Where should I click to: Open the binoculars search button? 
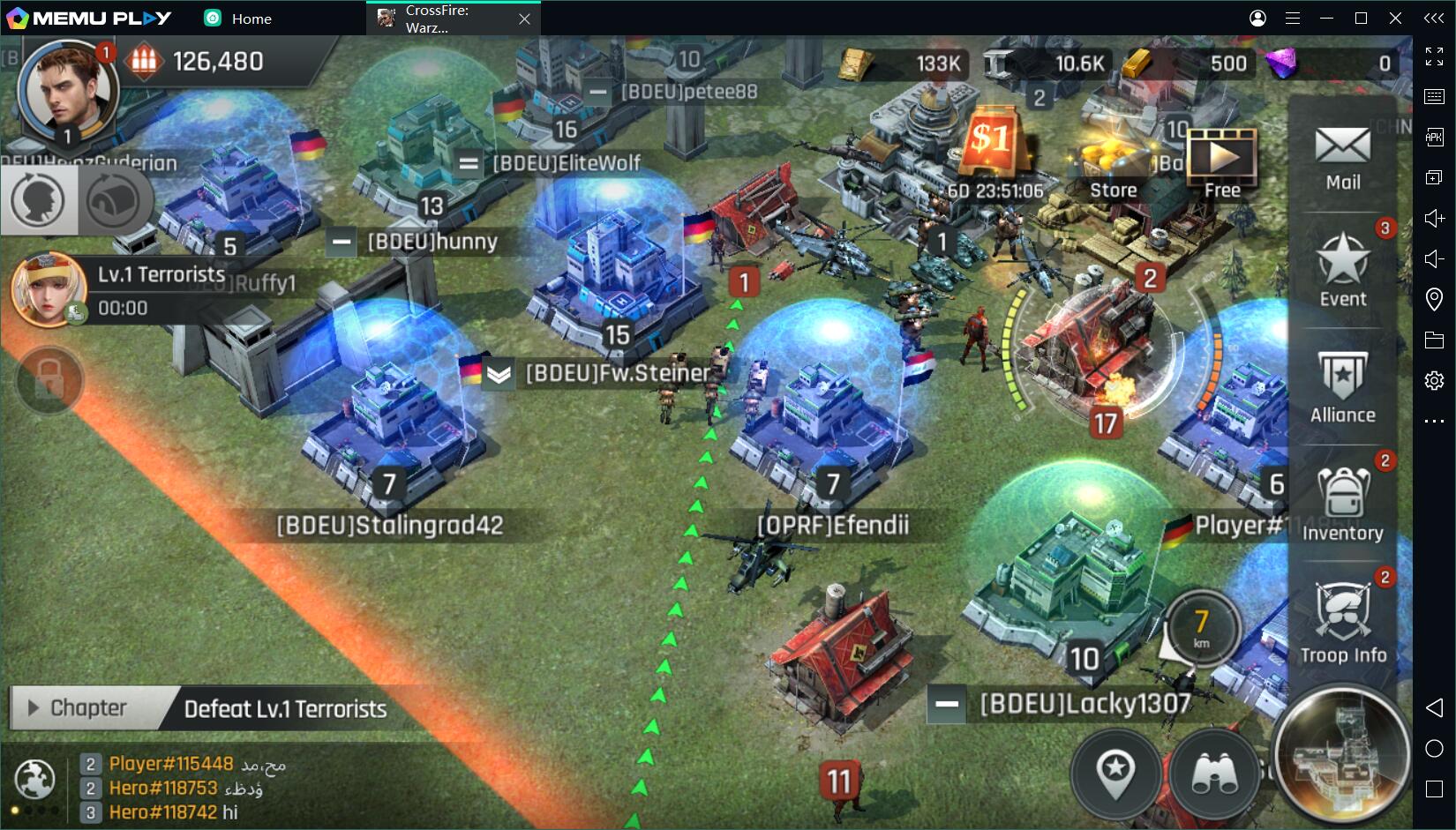pos(1215,774)
